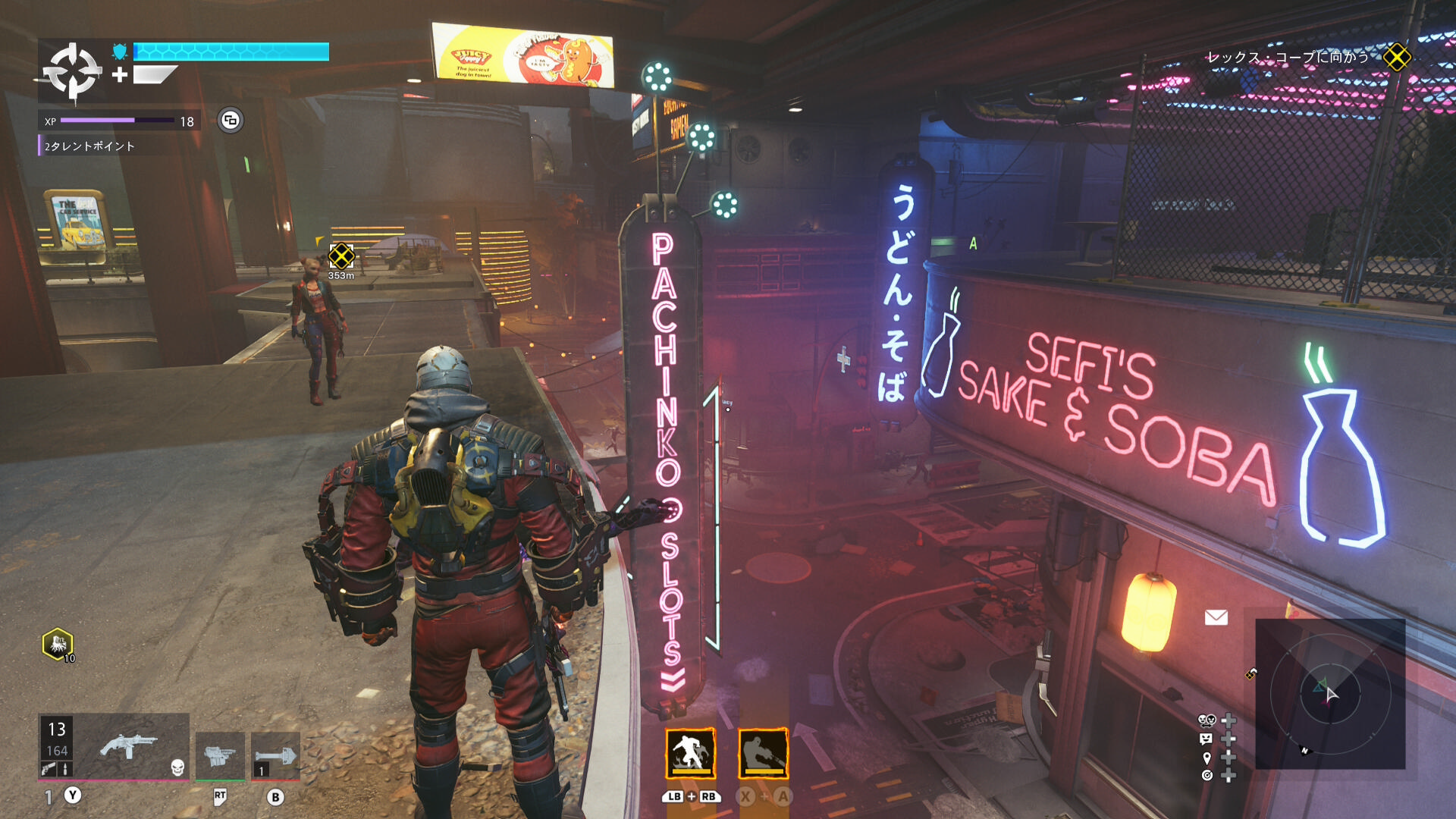Click the swap character skulls icon
This screenshot has height=819, width=1456.
(1207, 720)
